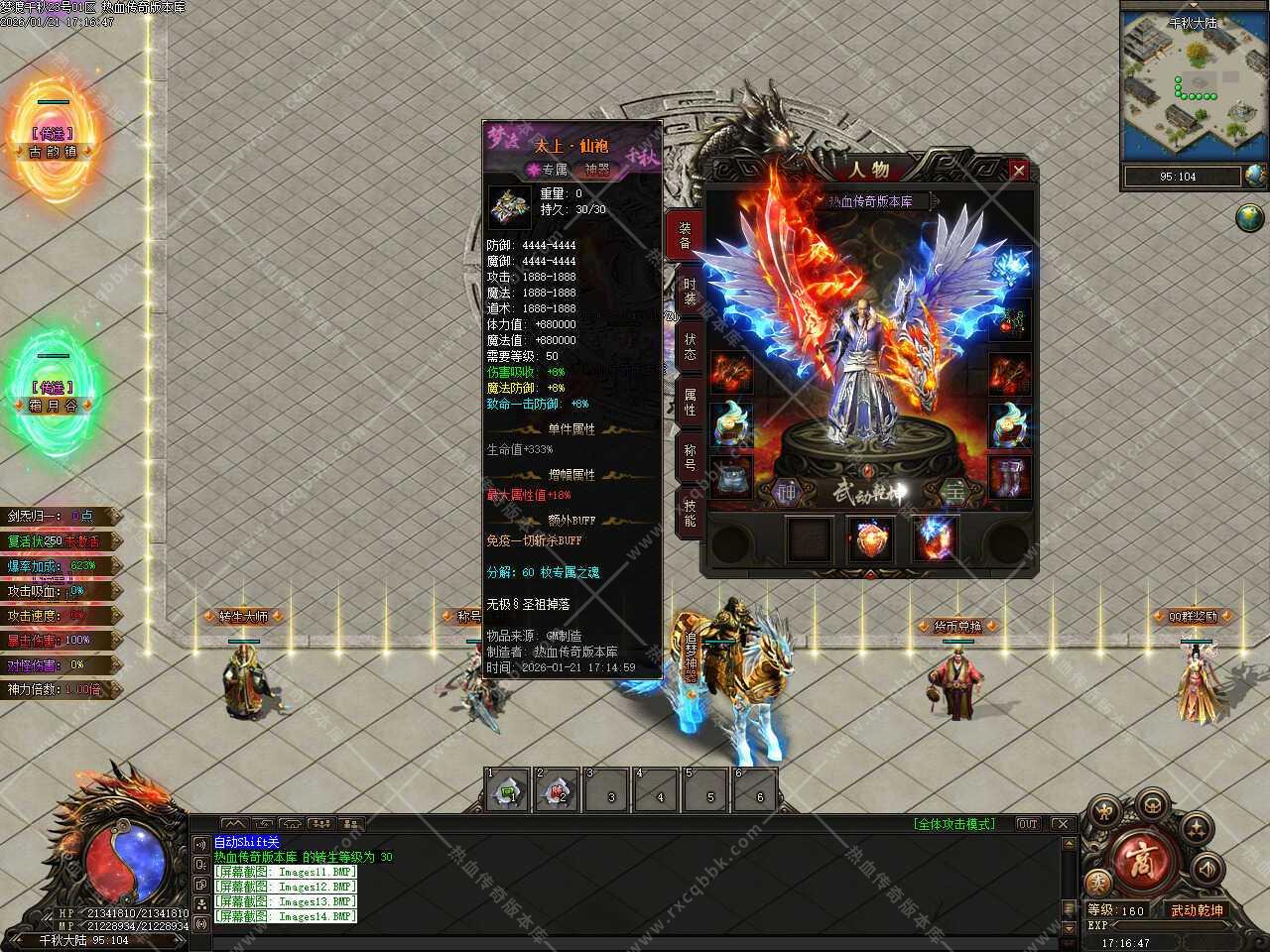This screenshot has height=952, width=1270.
Task: Open the 称号 title tab
Action: click(689, 456)
